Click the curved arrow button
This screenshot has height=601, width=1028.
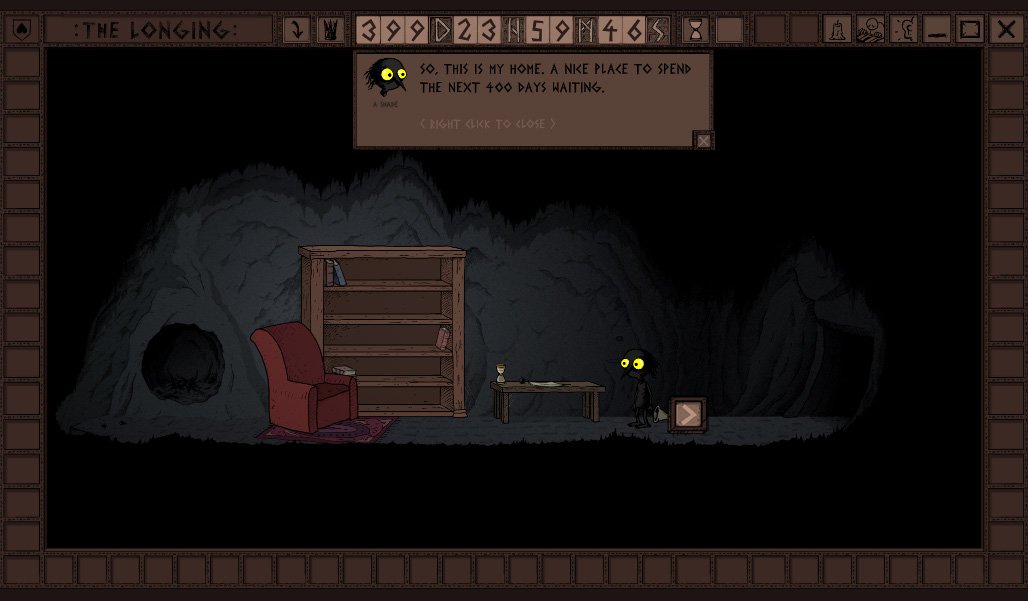(x=297, y=30)
